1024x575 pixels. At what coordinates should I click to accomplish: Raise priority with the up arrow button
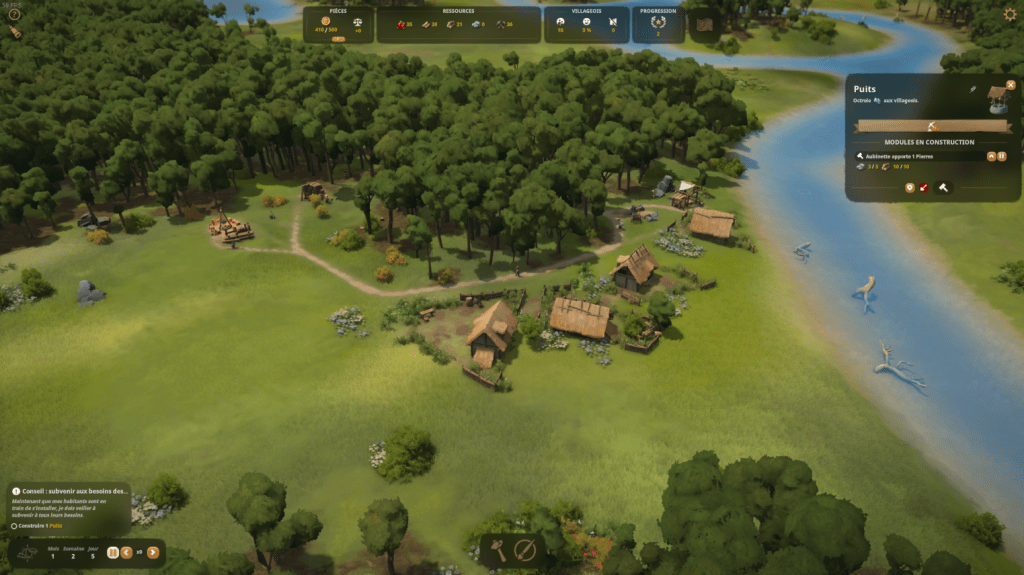click(991, 156)
